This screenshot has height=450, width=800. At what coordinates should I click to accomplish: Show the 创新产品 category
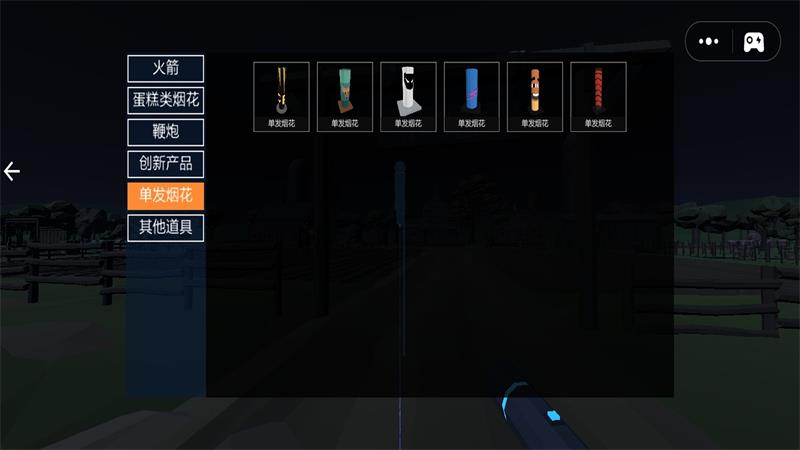point(165,164)
